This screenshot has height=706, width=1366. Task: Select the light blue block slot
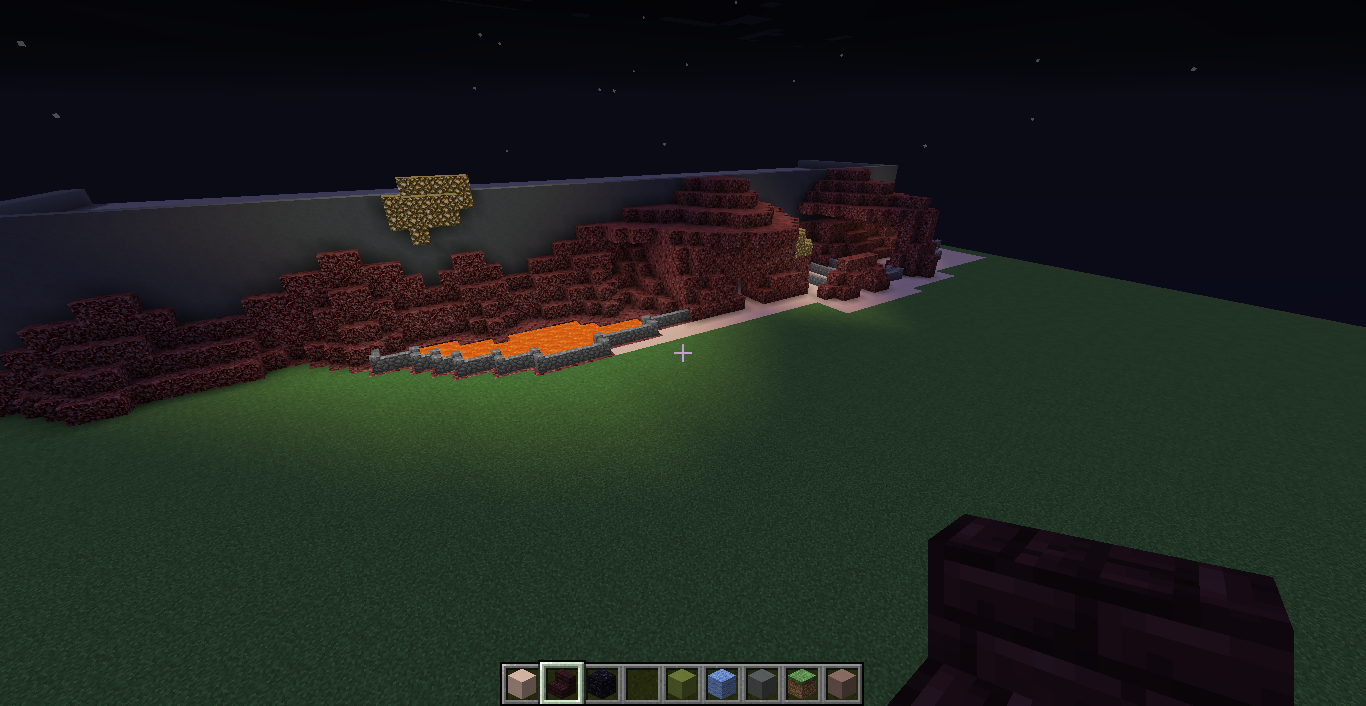[722, 684]
